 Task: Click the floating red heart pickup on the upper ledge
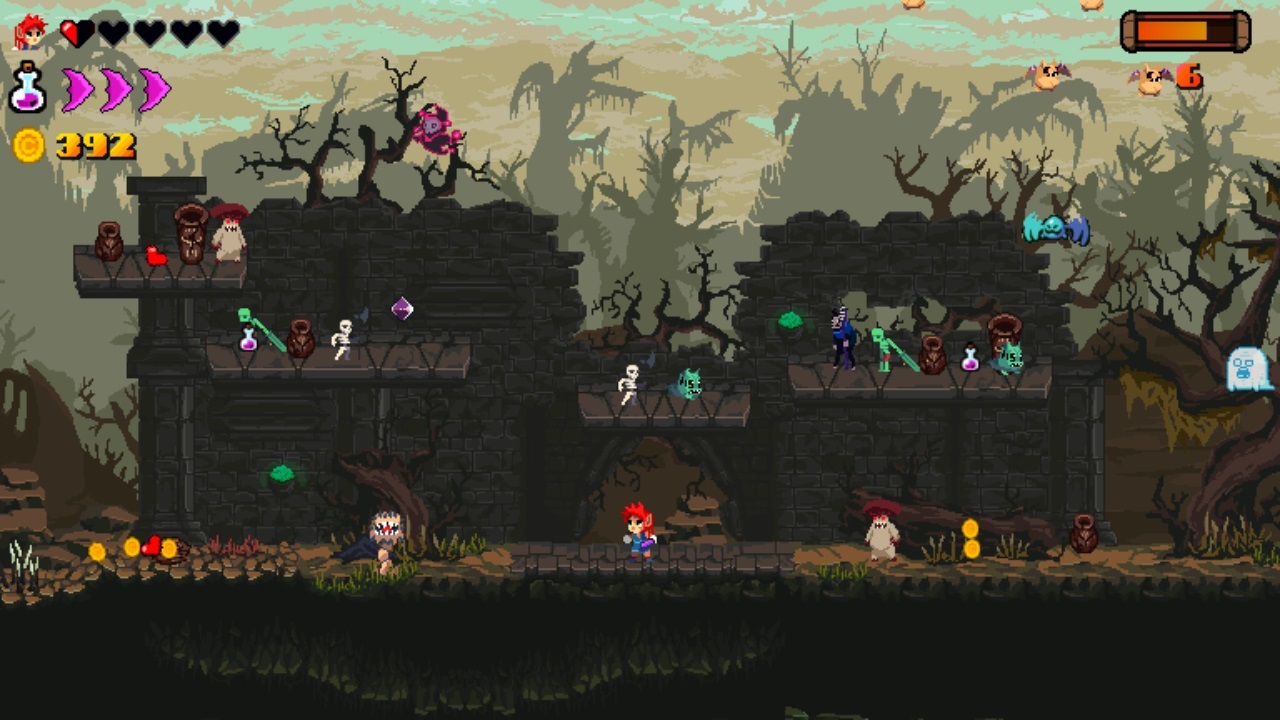click(158, 255)
